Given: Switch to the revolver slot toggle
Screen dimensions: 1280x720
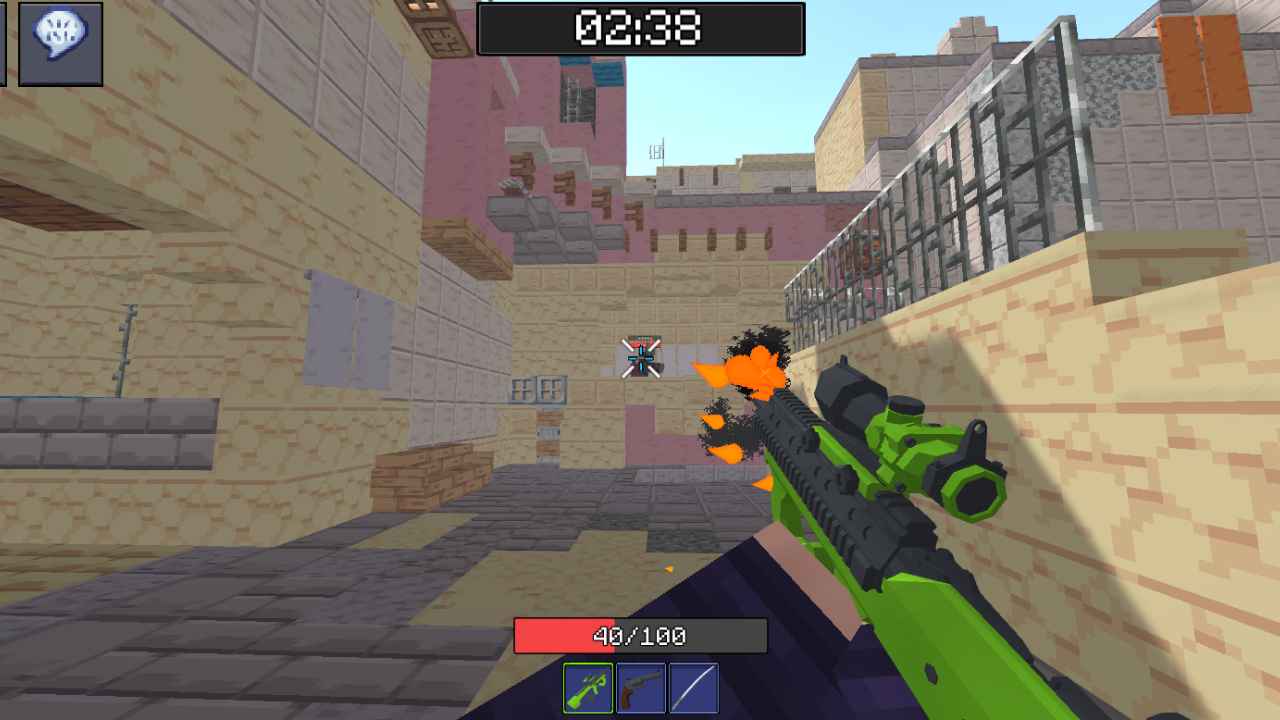Looking at the screenshot, I should (640, 689).
